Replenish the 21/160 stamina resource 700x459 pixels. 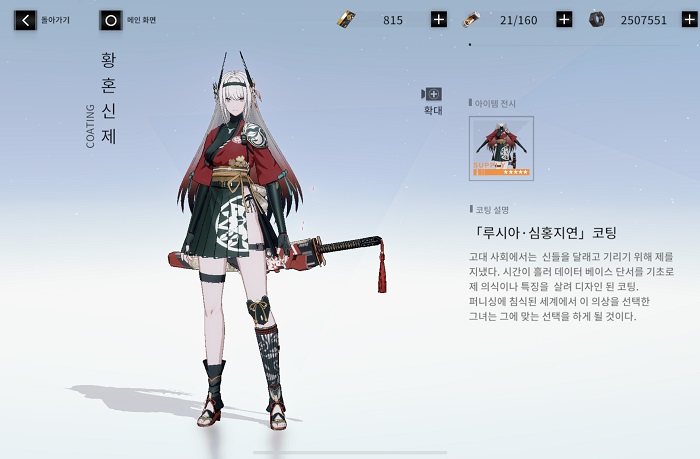point(563,19)
